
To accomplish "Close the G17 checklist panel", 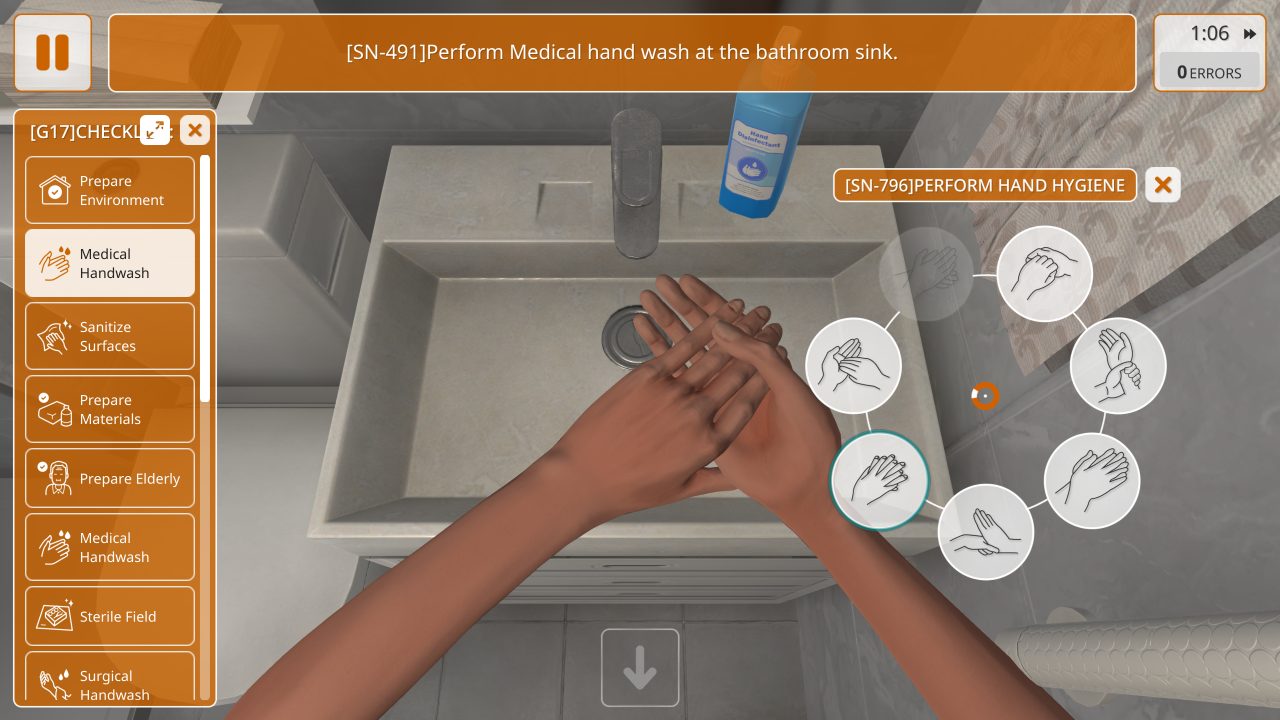I will (x=195, y=130).
